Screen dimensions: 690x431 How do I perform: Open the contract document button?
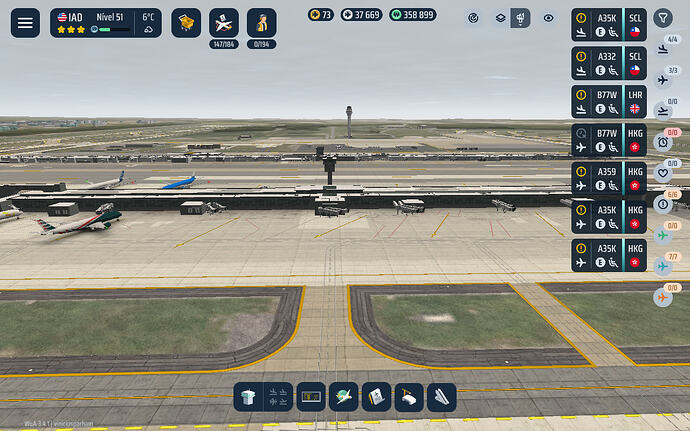coord(376,397)
